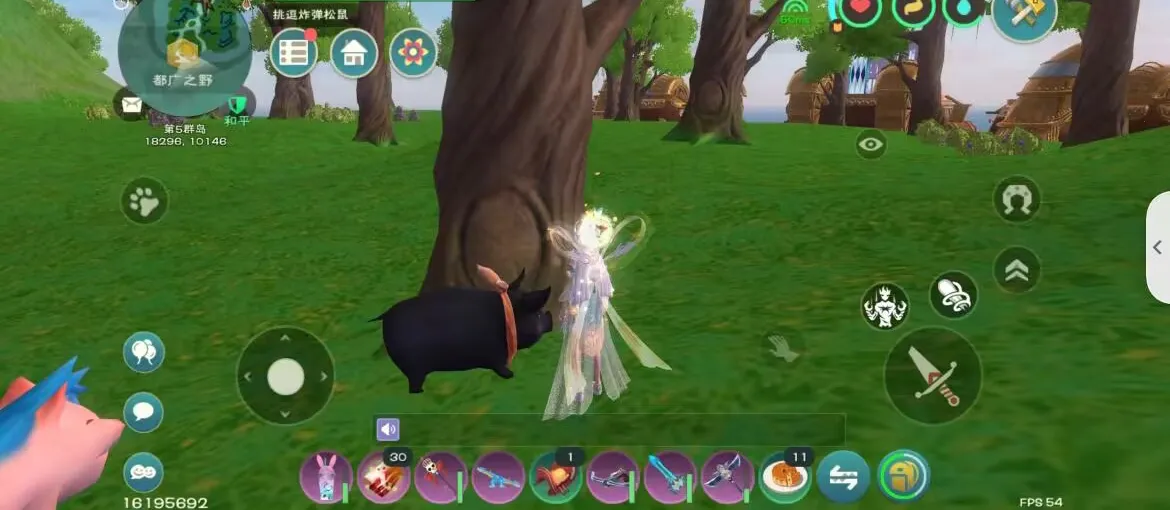
Task: Select the skull staff hotbar slot
Action: pos(441,477)
